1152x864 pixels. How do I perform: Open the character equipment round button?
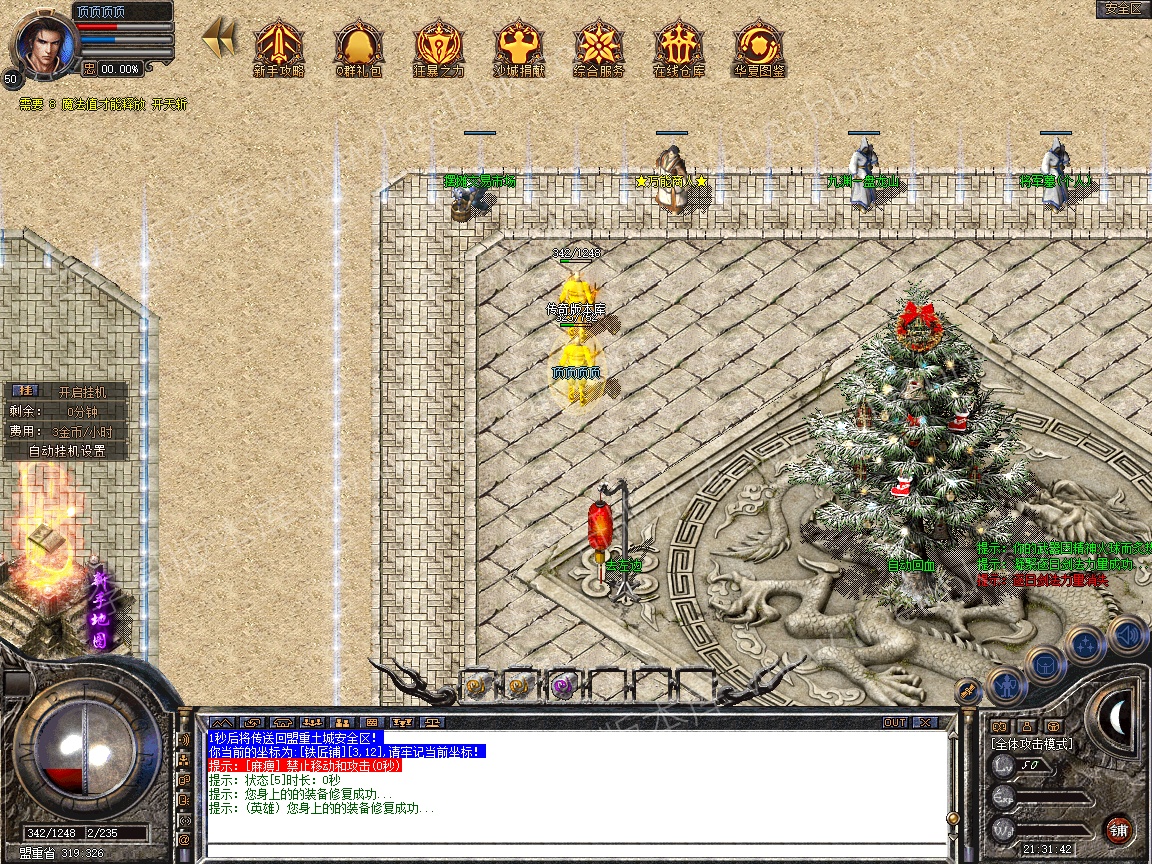click(1007, 686)
